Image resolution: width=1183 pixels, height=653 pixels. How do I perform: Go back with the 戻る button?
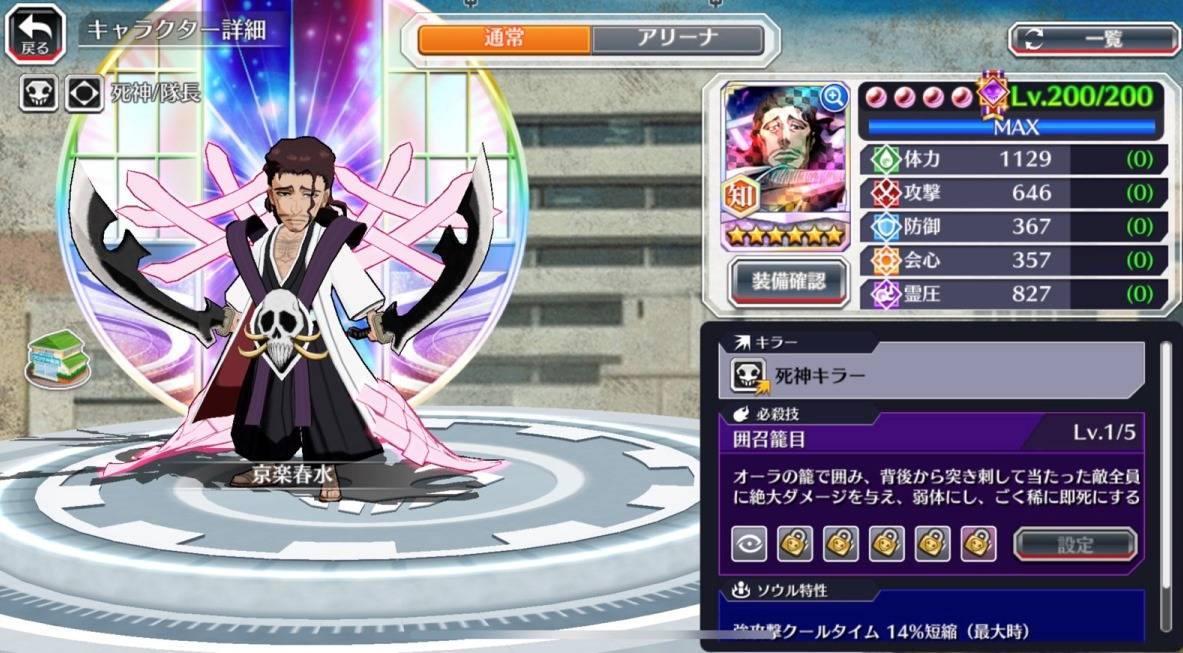coord(35,34)
